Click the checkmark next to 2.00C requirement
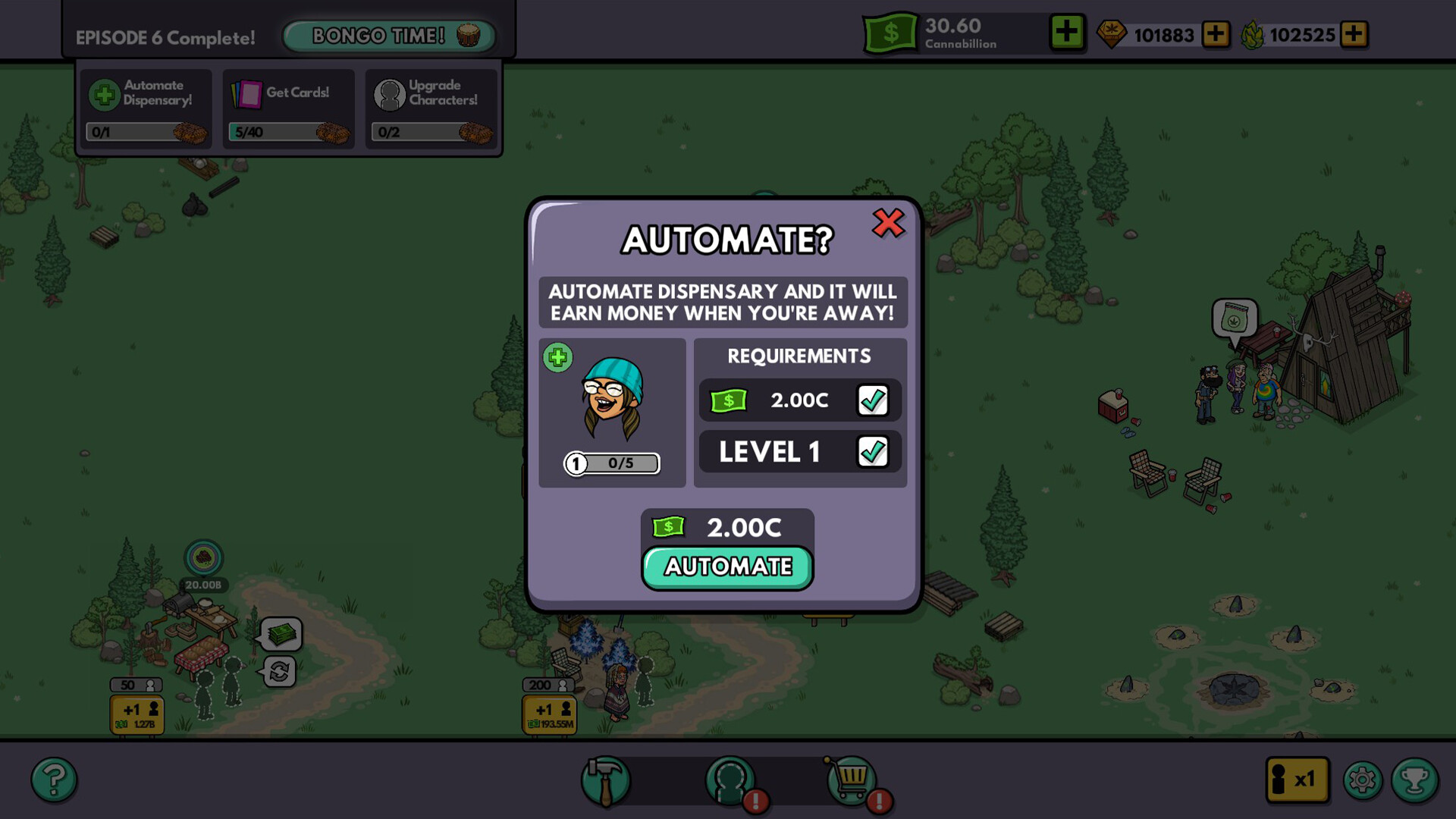Viewport: 1456px width, 819px height. click(x=873, y=400)
